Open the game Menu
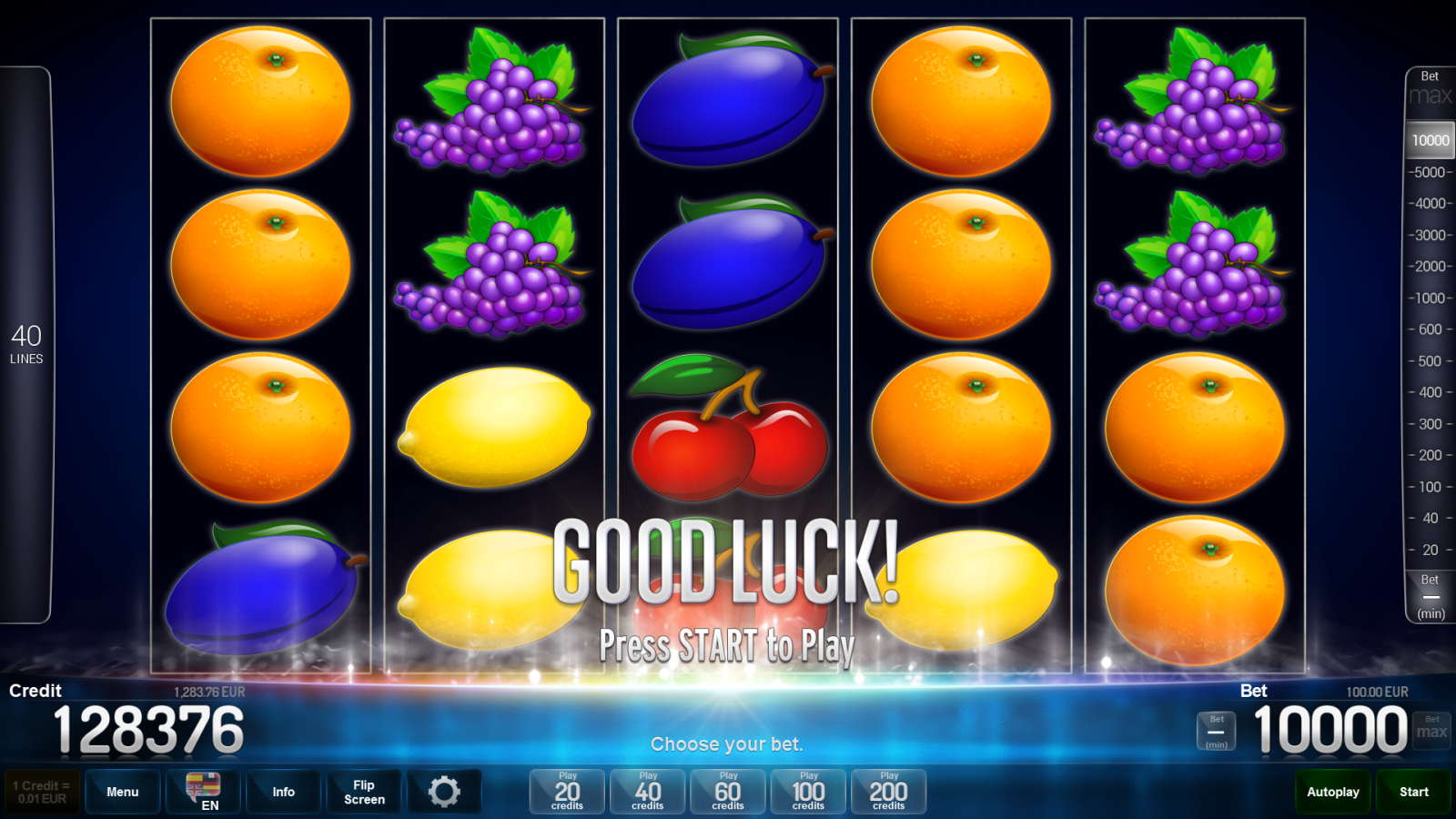The image size is (1456, 819). pyautogui.click(x=122, y=792)
